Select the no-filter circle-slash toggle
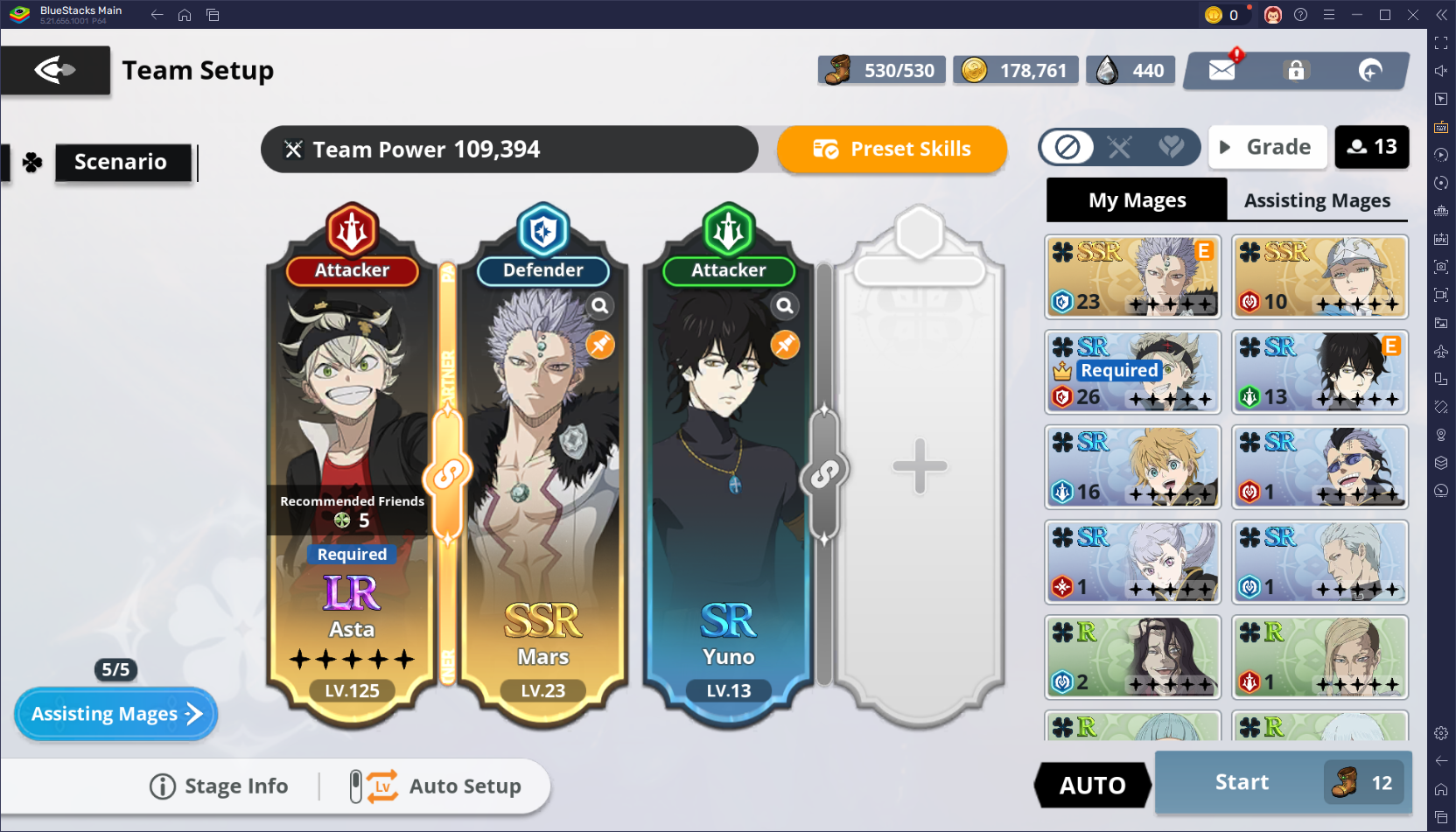Image resolution: width=1456 pixels, height=832 pixels. (1067, 147)
